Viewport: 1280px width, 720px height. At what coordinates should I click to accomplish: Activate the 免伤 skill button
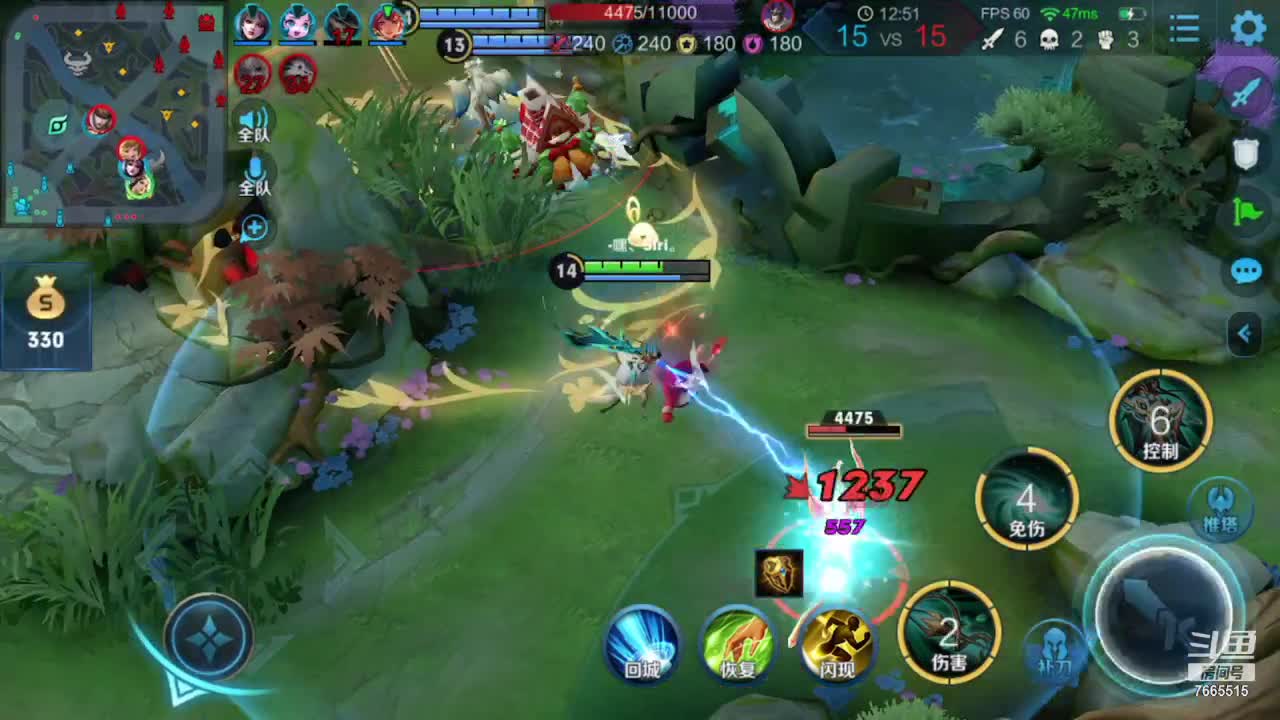[x=1027, y=499]
